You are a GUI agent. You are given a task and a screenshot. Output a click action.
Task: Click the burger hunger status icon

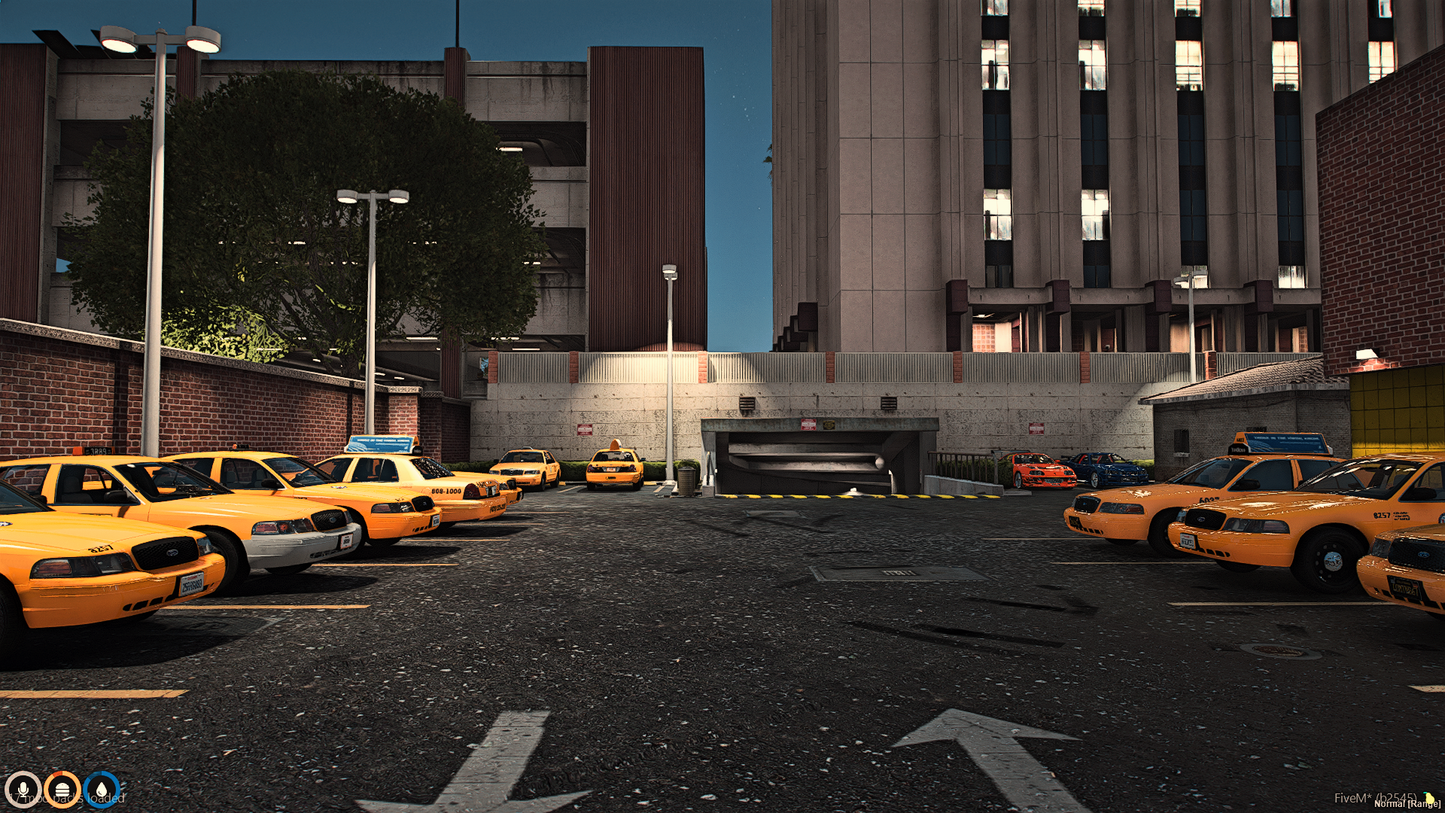[61, 789]
